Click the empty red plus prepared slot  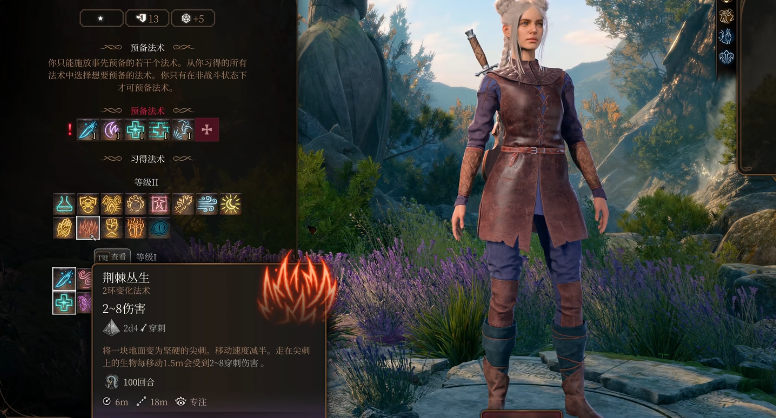[207, 129]
